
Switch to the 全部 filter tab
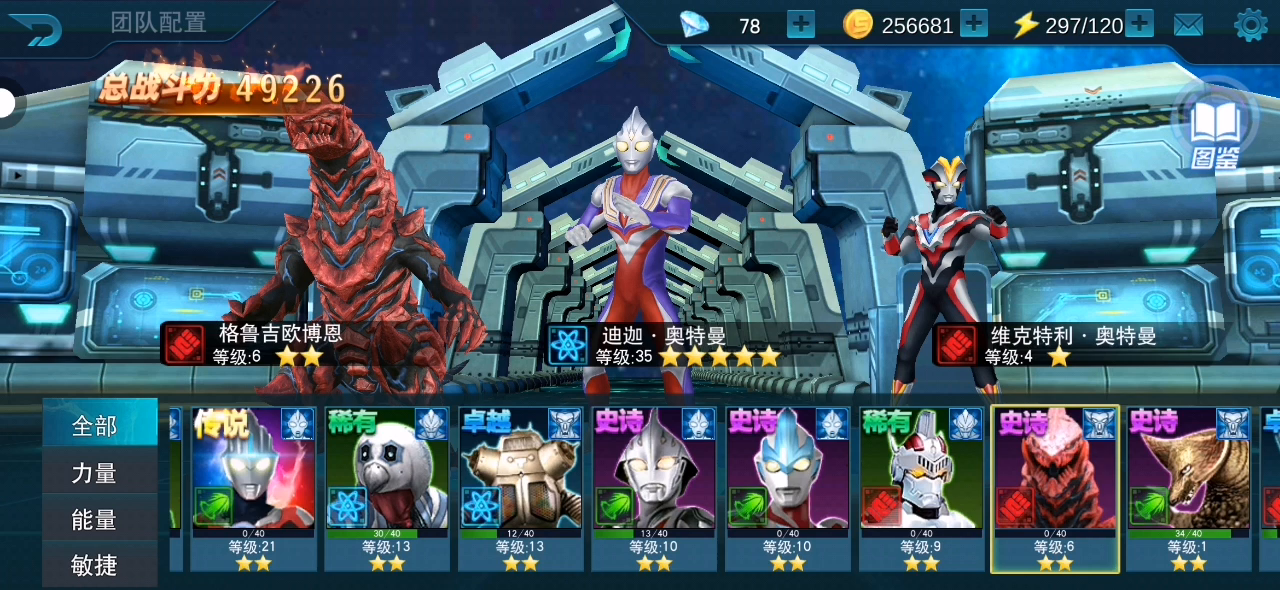click(x=96, y=426)
